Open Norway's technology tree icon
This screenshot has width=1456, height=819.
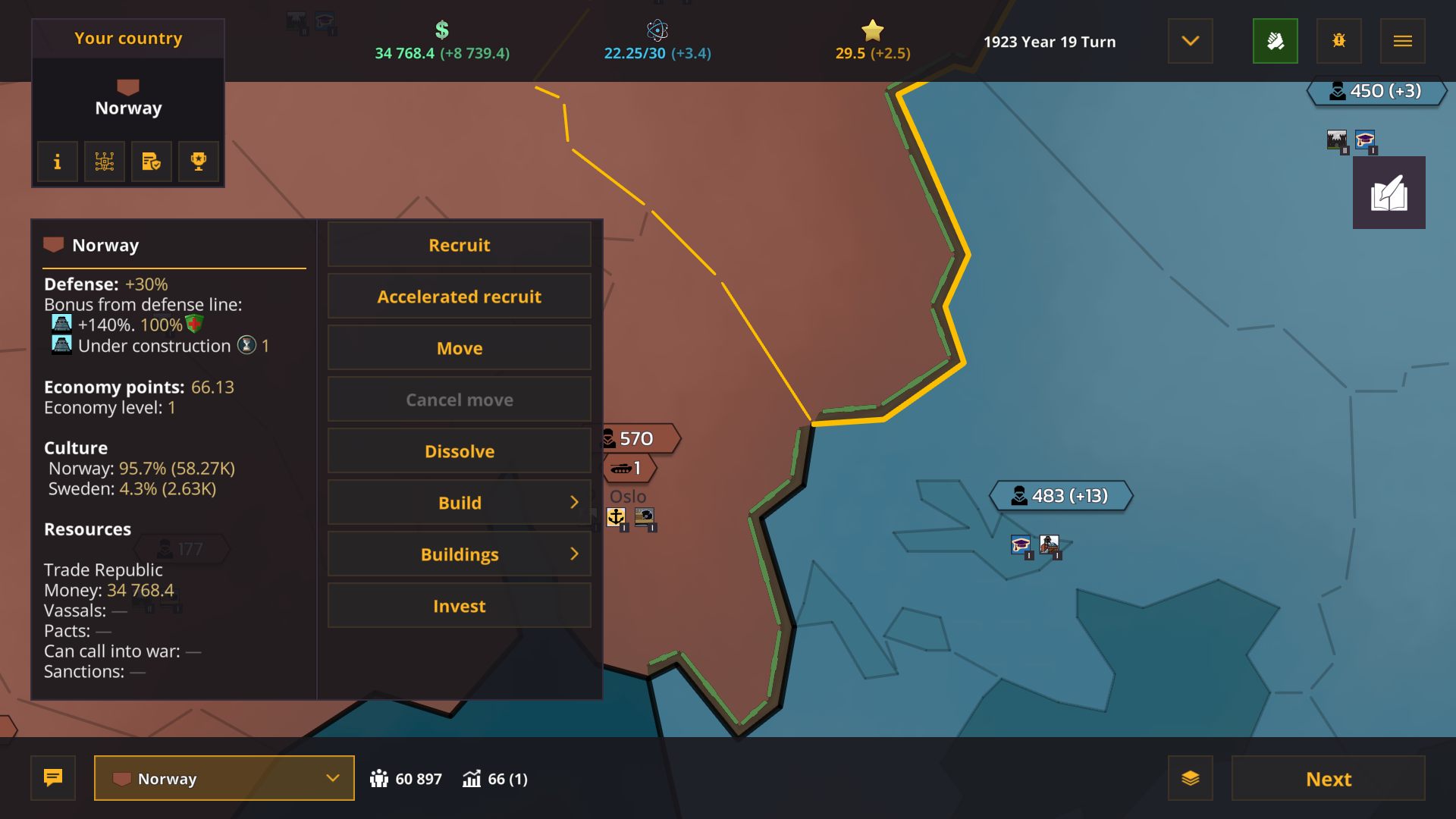pos(104,161)
